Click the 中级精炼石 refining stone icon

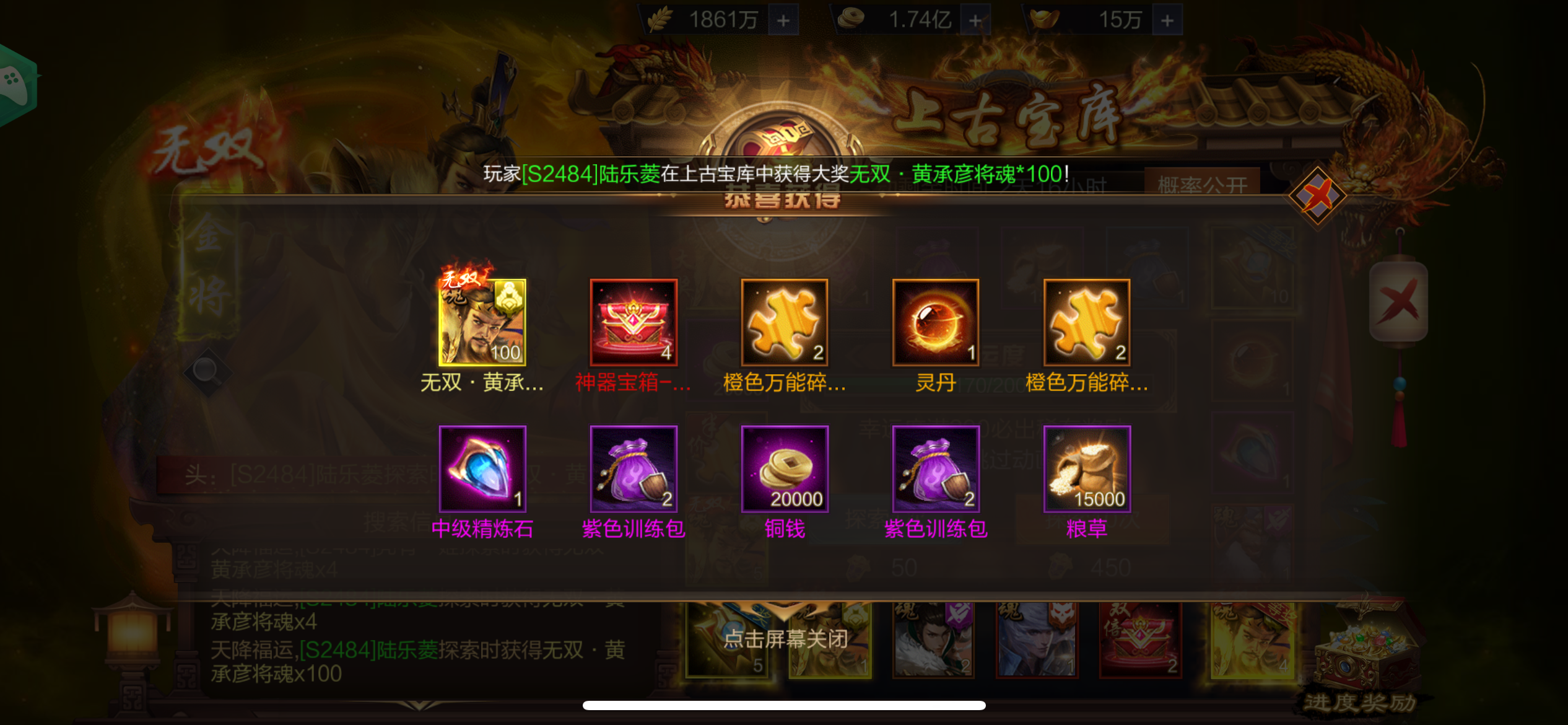pos(482,469)
